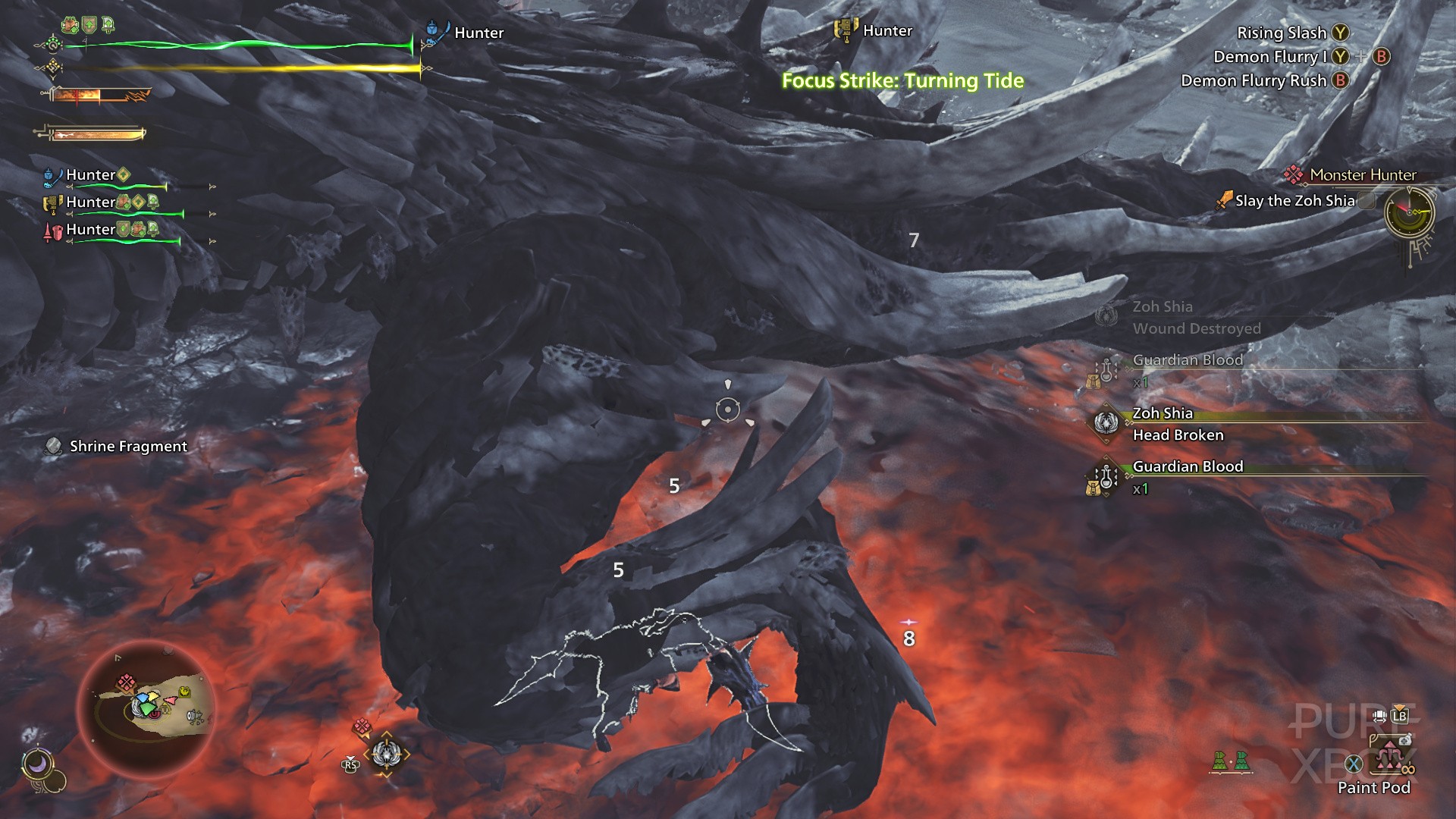Open the Slay the Zoh Shia objective

pyautogui.click(x=1294, y=201)
